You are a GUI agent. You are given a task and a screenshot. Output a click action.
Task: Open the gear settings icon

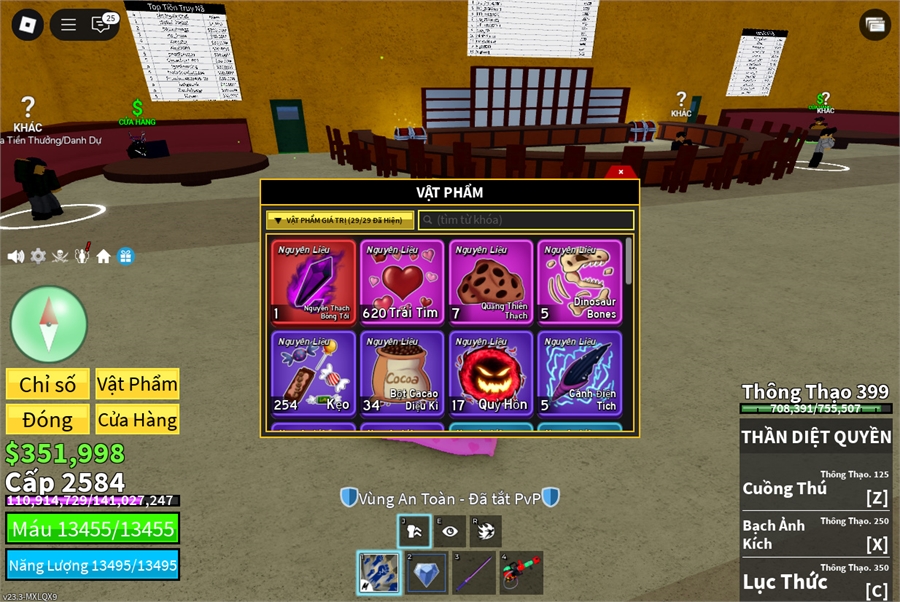(x=38, y=256)
